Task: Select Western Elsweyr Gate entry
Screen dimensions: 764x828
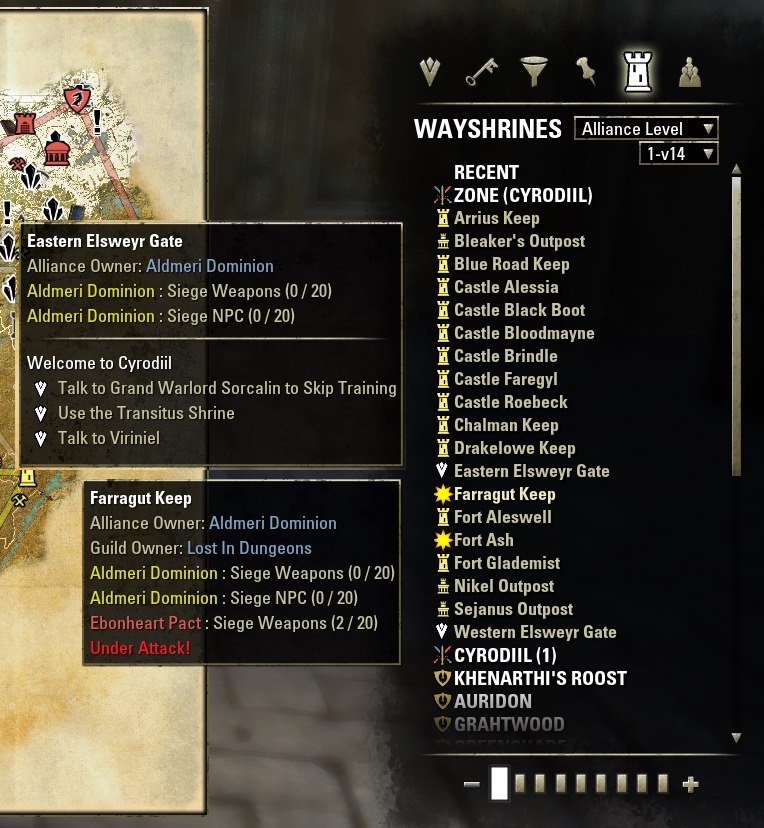Action: tap(535, 632)
